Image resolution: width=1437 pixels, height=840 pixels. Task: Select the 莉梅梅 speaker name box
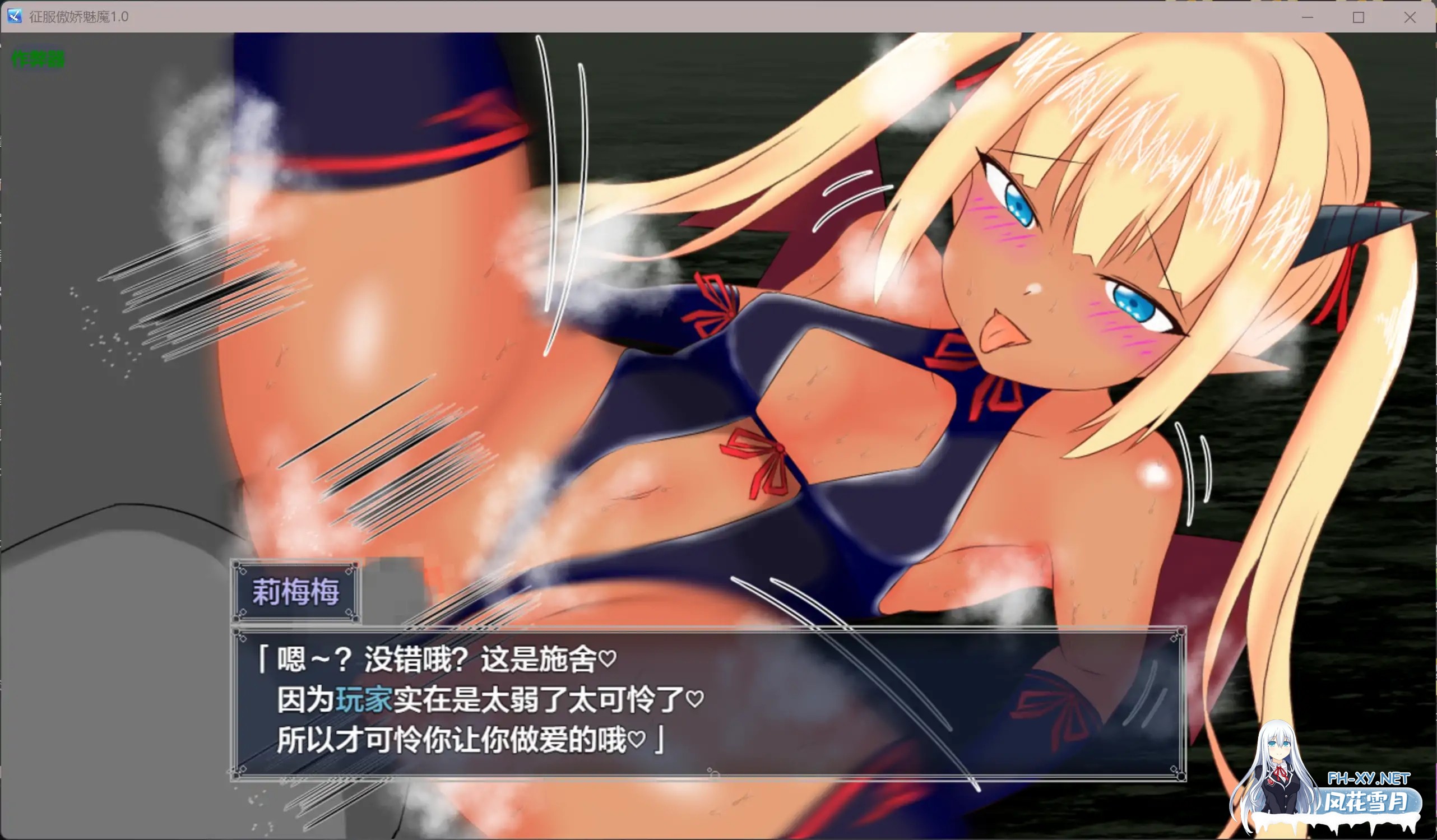coord(295,592)
